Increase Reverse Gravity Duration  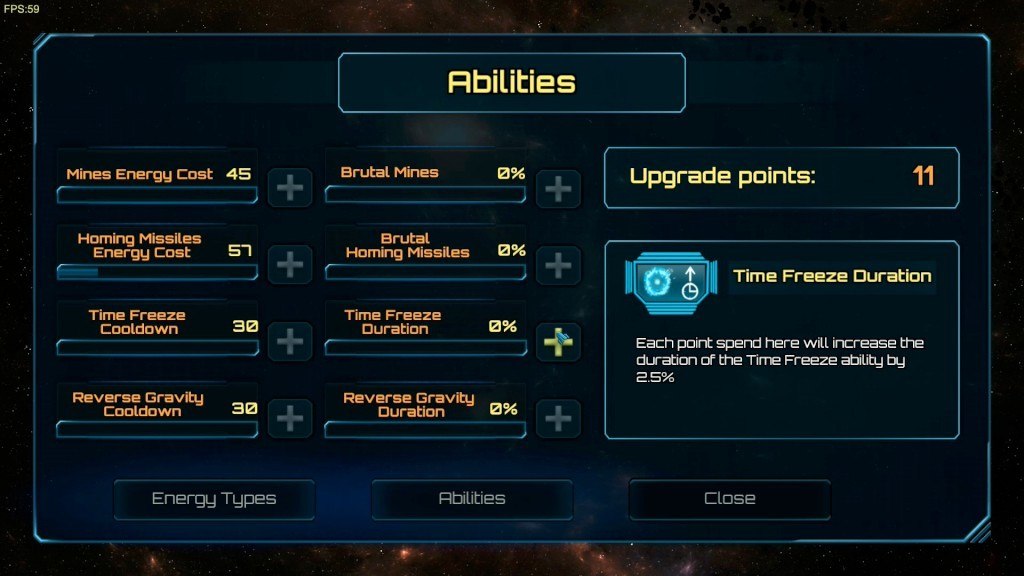[558, 417]
